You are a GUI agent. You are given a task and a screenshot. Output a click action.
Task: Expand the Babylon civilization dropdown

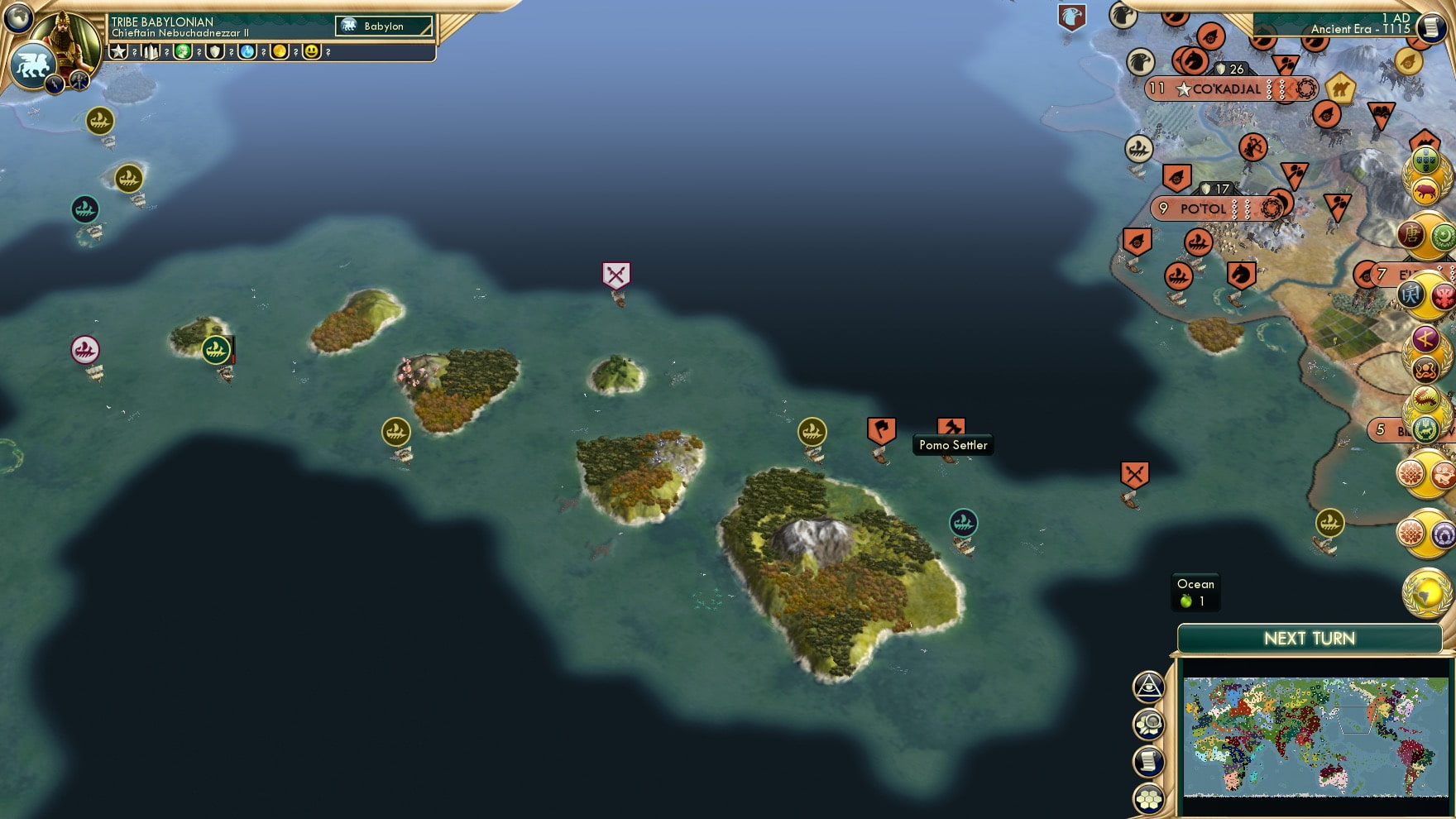pyautogui.click(x=385, y=26)
